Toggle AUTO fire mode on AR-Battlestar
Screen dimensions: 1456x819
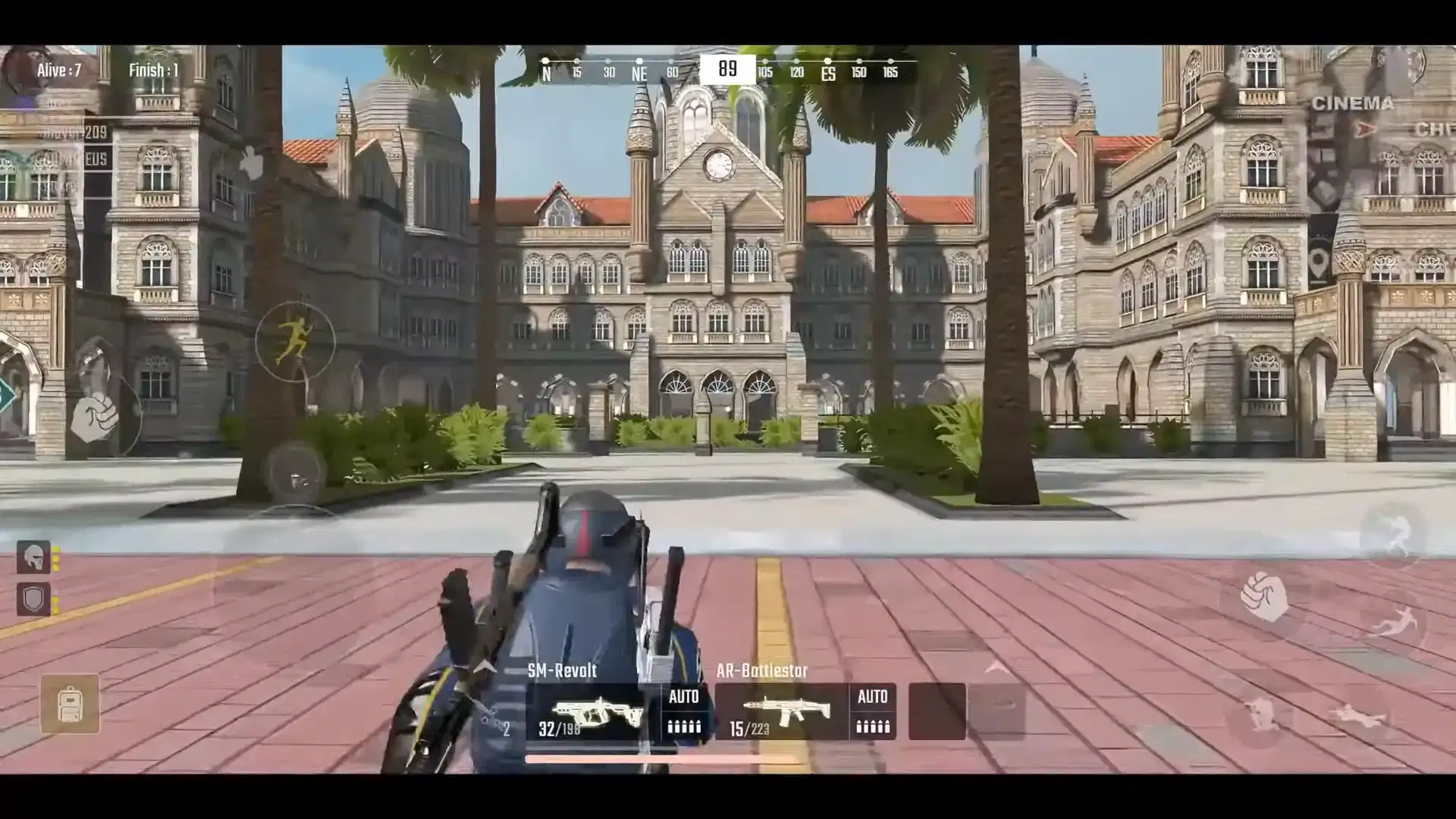872,711
